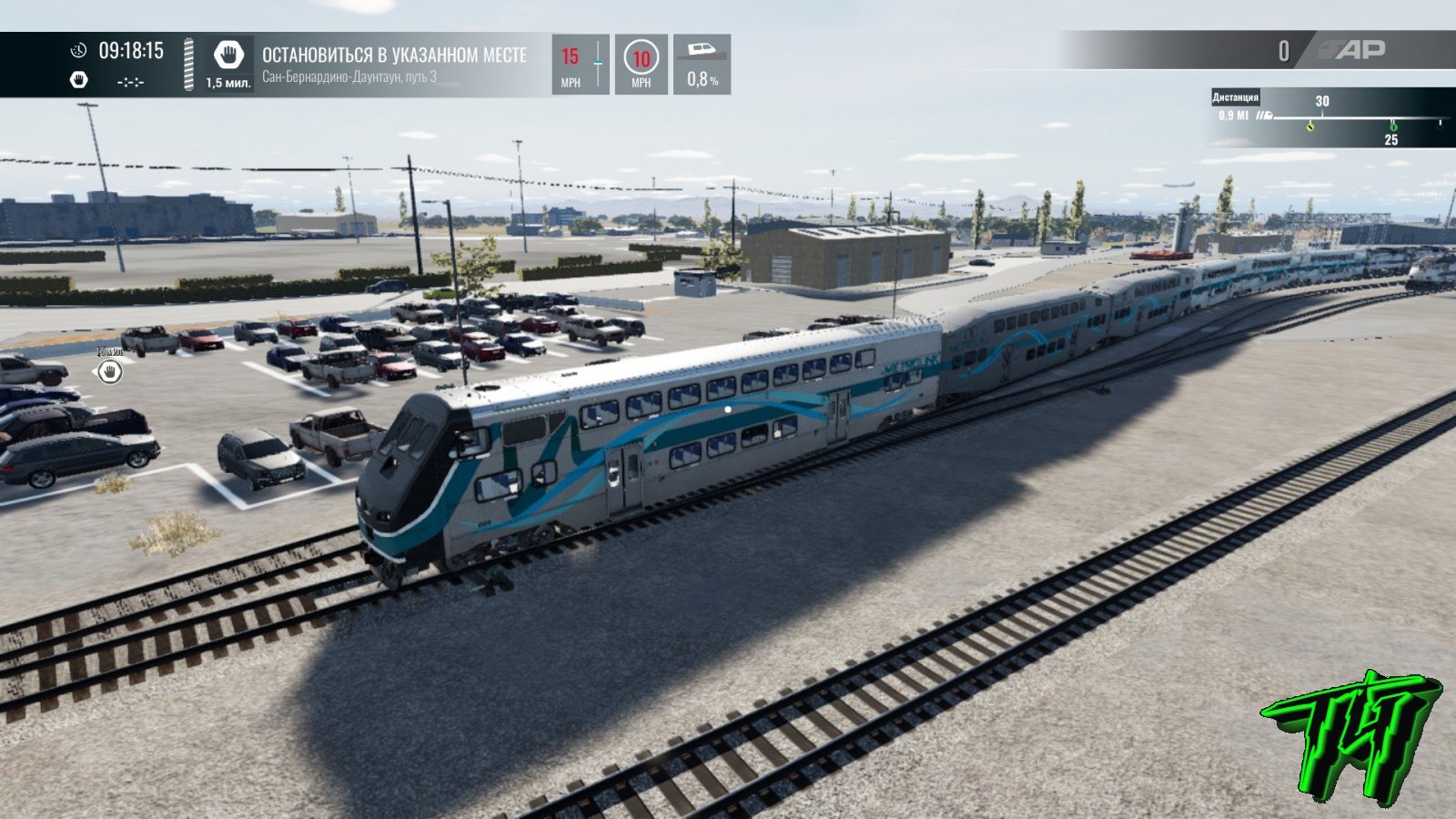Click the green TH watermark logo

pyautogui.click(x=1350, y=735)
